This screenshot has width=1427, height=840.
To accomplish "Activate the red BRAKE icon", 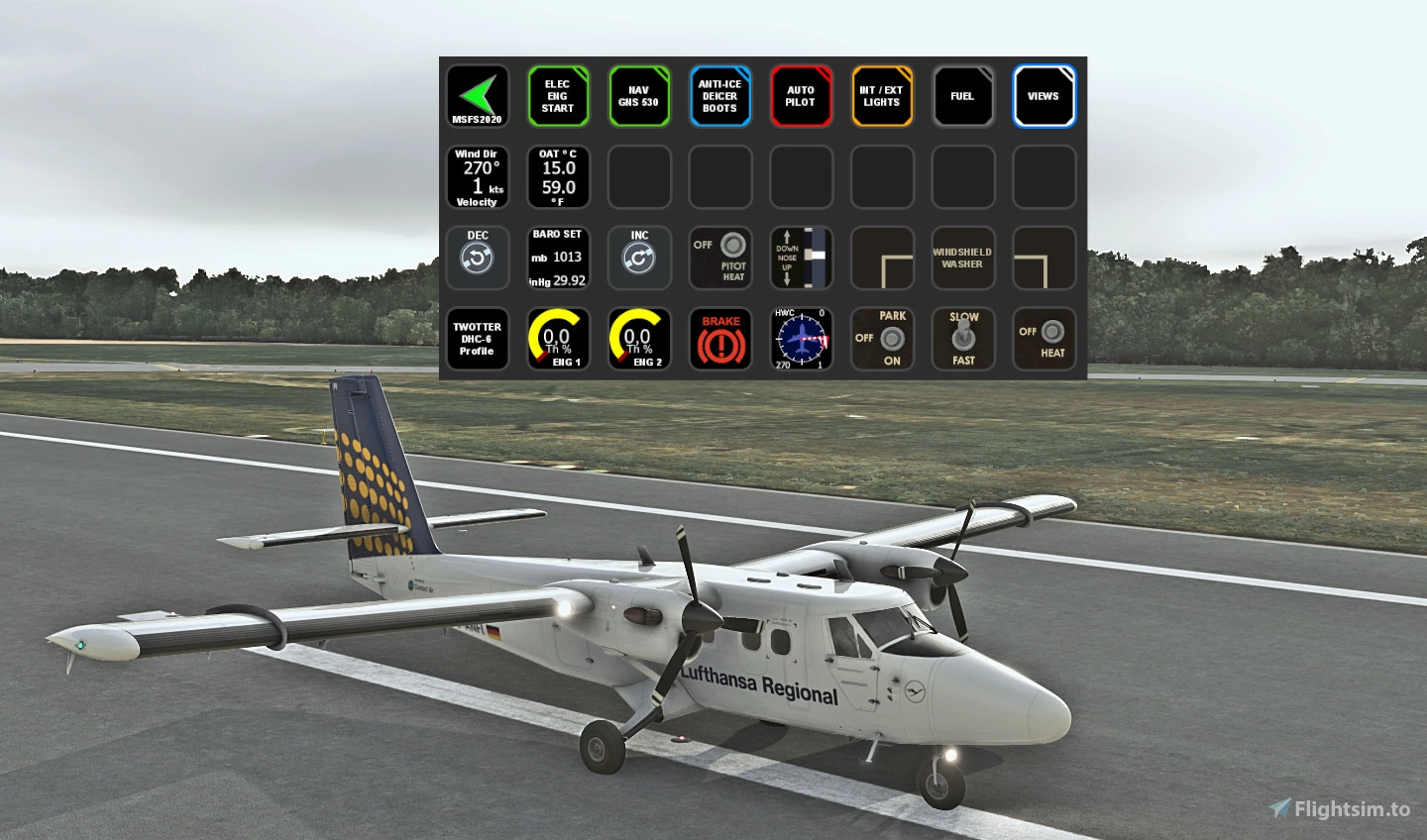I will coord(719,339).
